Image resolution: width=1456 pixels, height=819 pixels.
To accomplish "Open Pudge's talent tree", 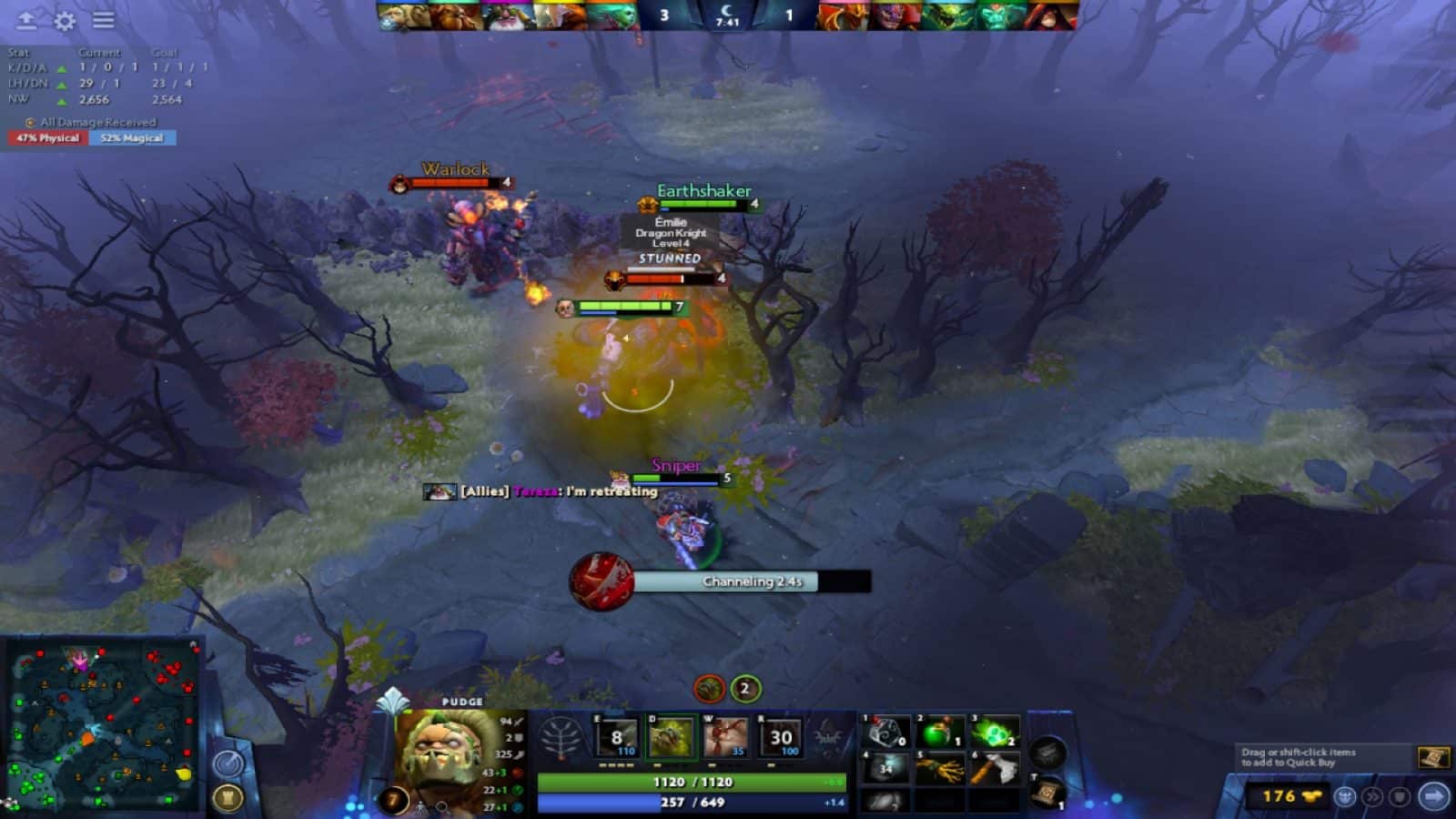I will pyautogui.click(x=561, y=735).
